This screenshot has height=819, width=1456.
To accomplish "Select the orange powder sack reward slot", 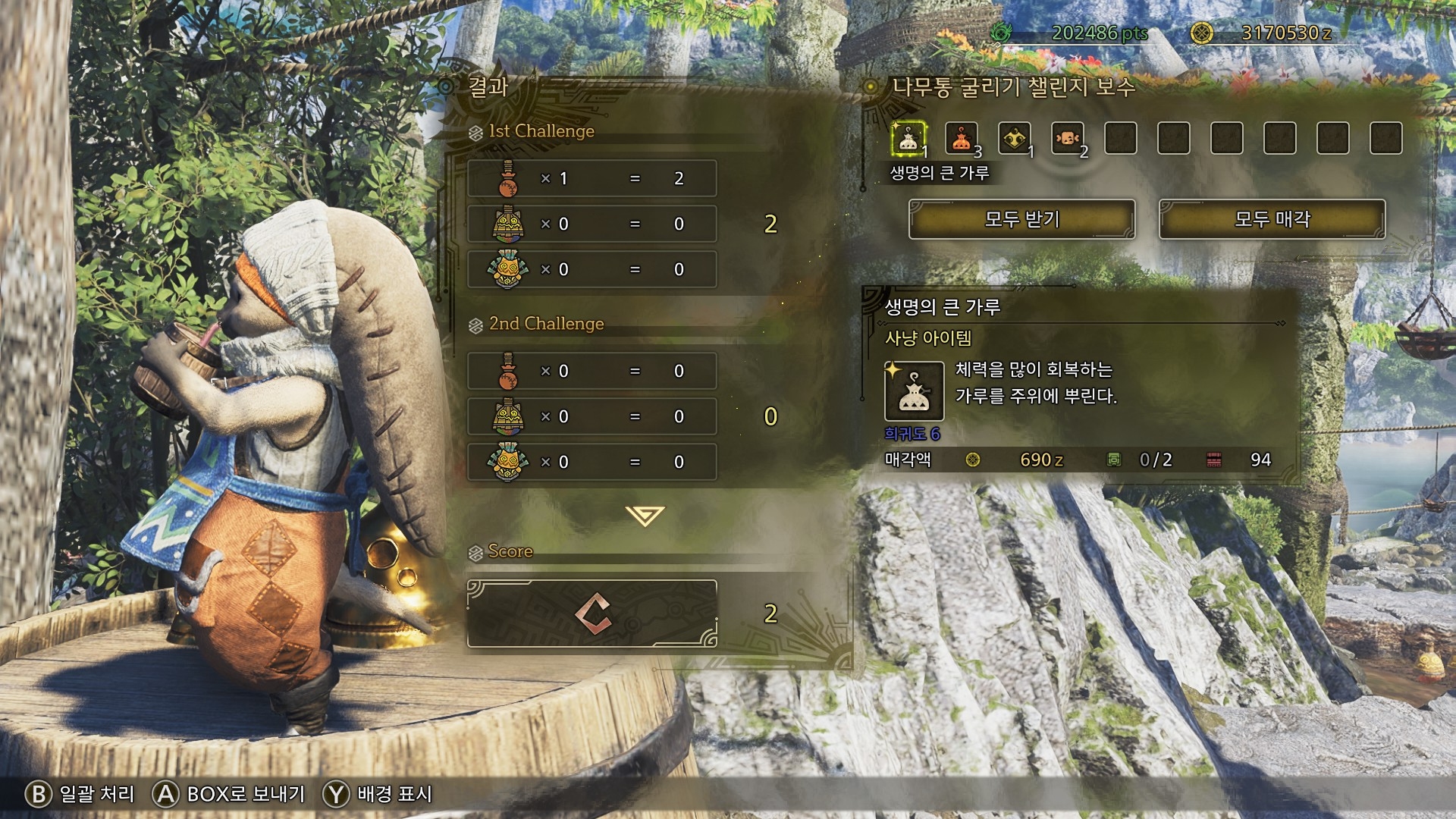I will (x=962, y=139).
